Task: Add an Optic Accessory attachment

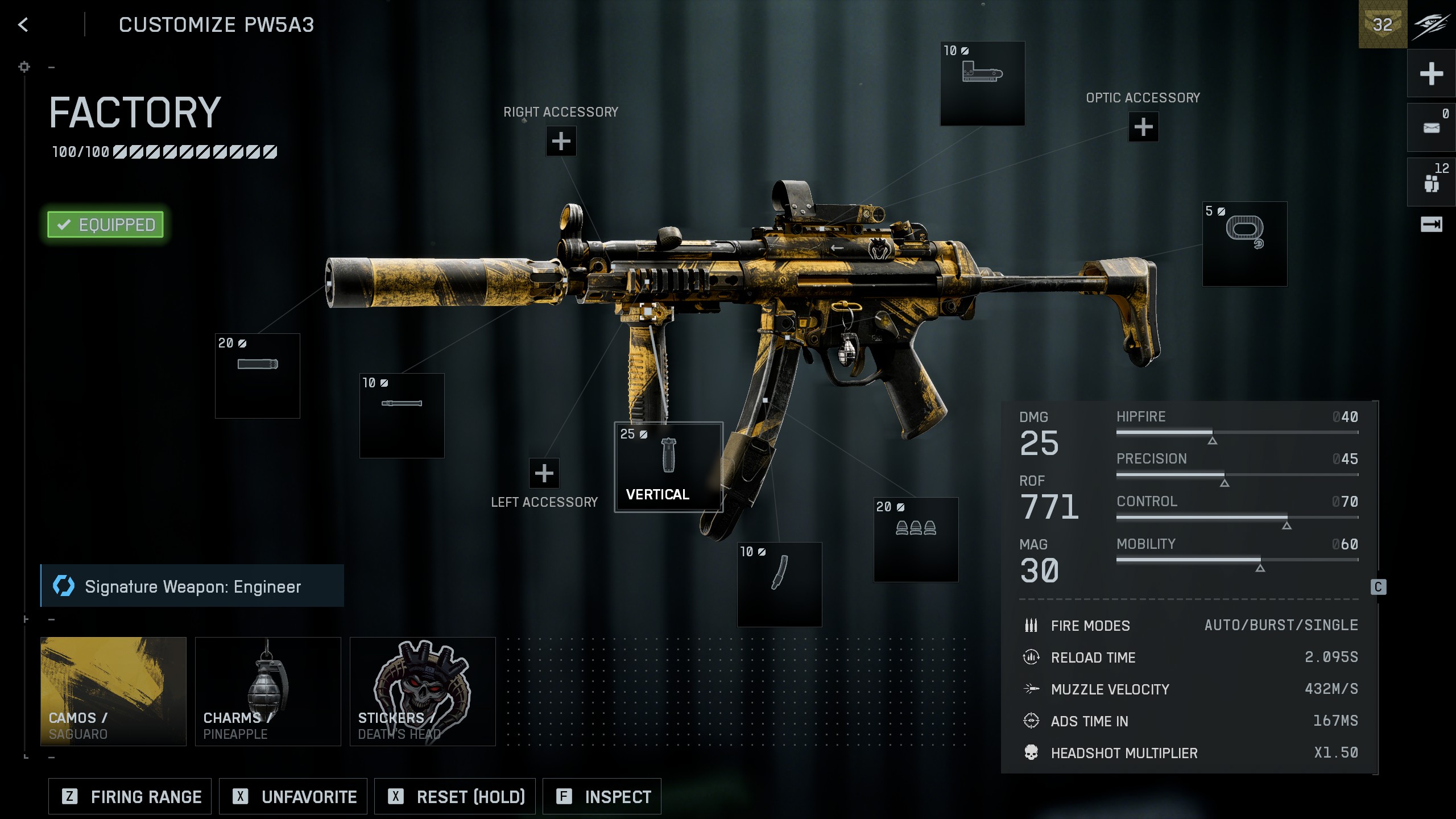Action: [x=1143, y=127]
